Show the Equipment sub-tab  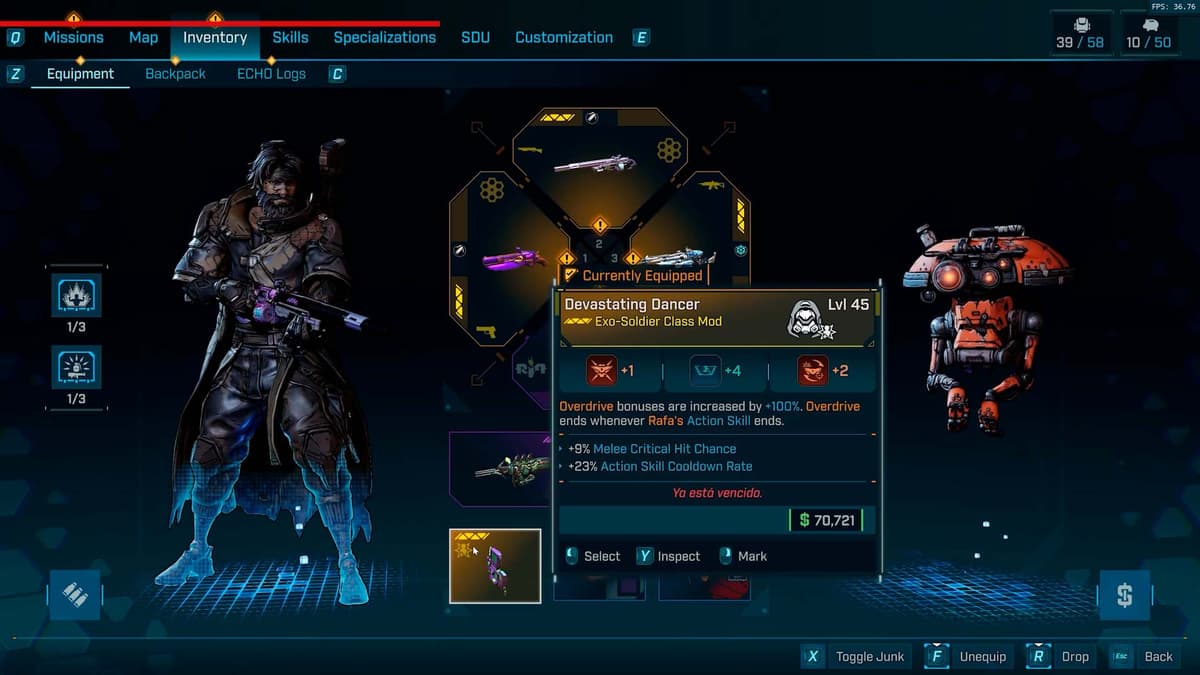pos(80,74)
